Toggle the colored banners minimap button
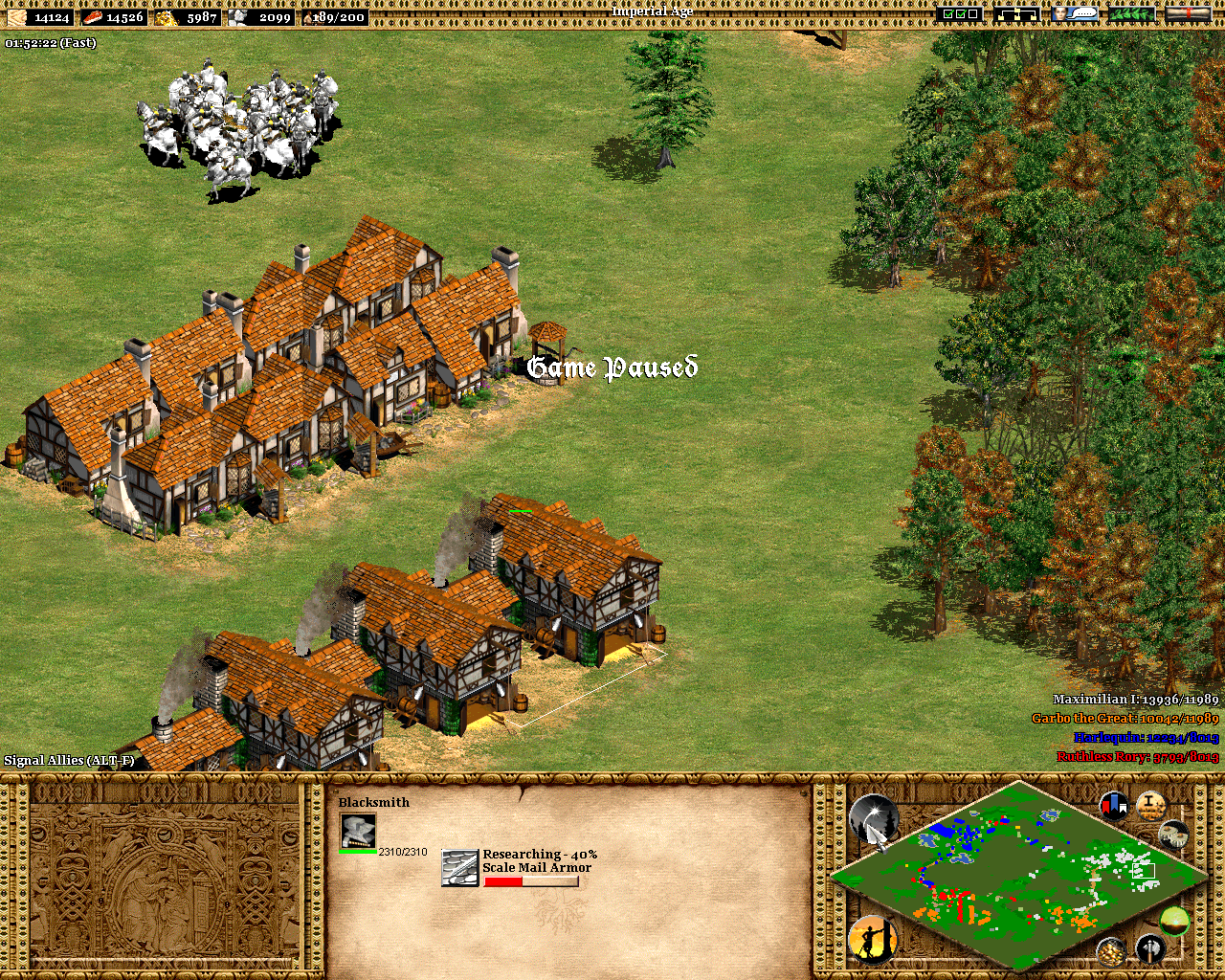Viewport: 1225px width, 980px height. (x=1114, y=806)
